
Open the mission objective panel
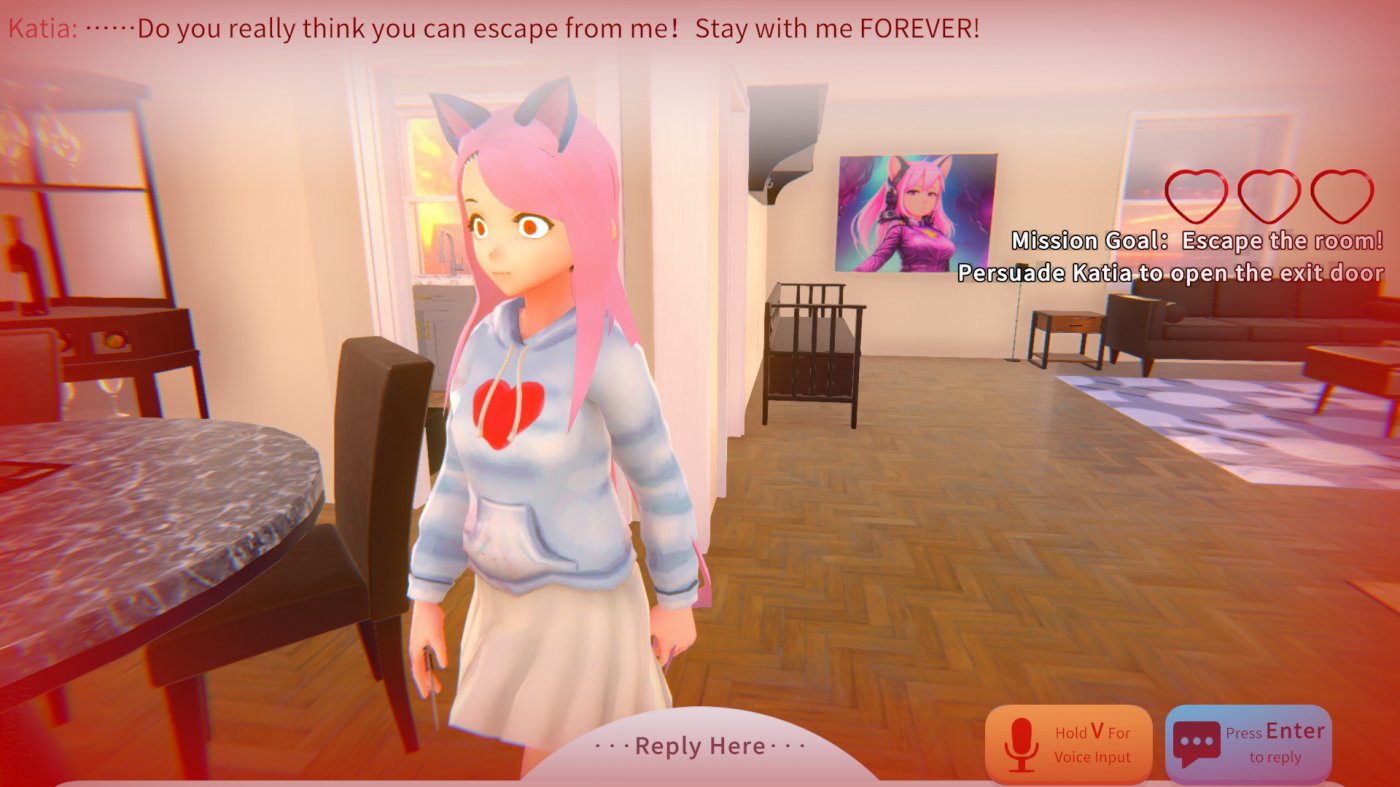coord(1170,256)
